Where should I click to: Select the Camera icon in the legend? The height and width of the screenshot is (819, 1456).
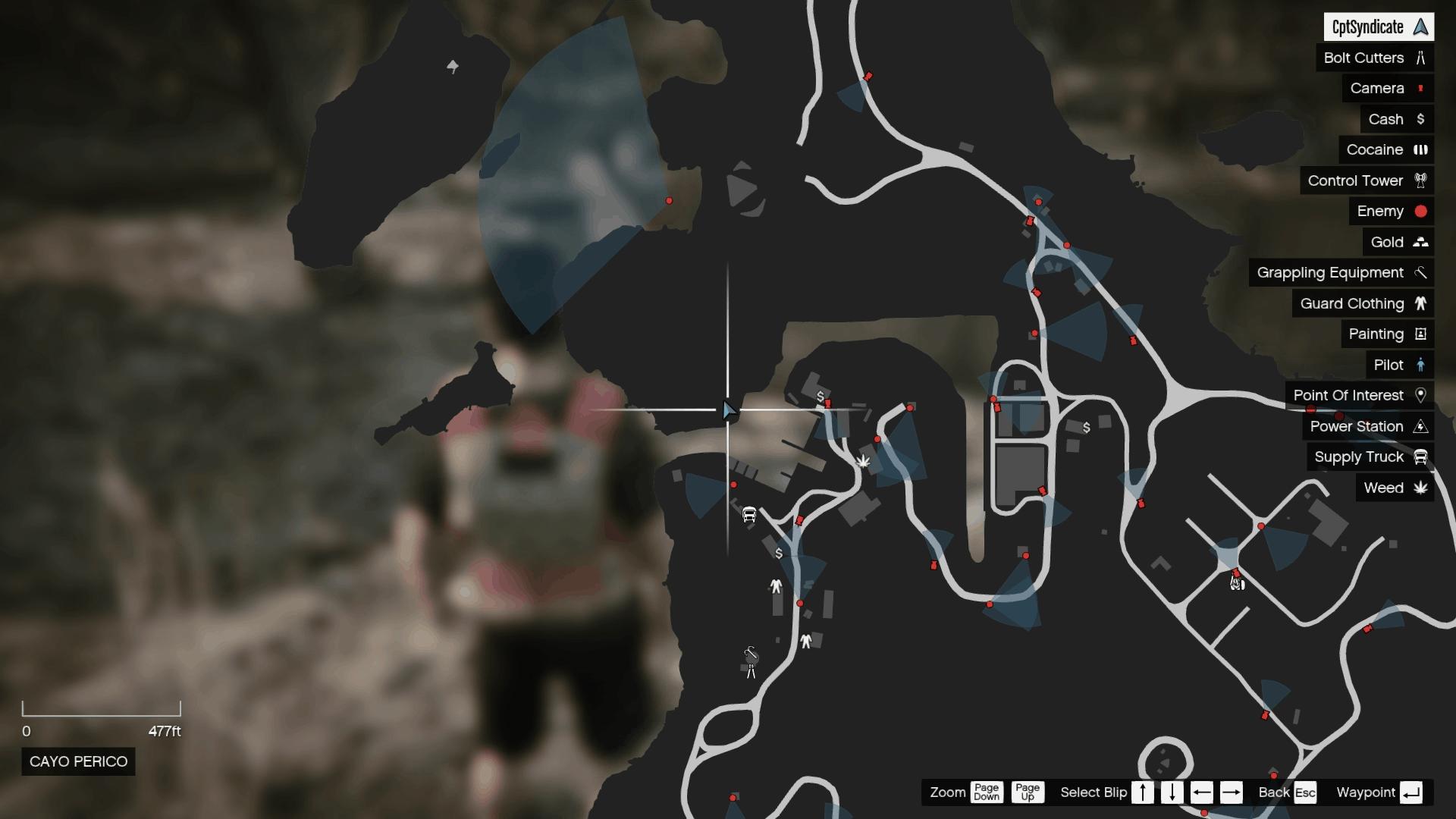tap(1421, 88)
